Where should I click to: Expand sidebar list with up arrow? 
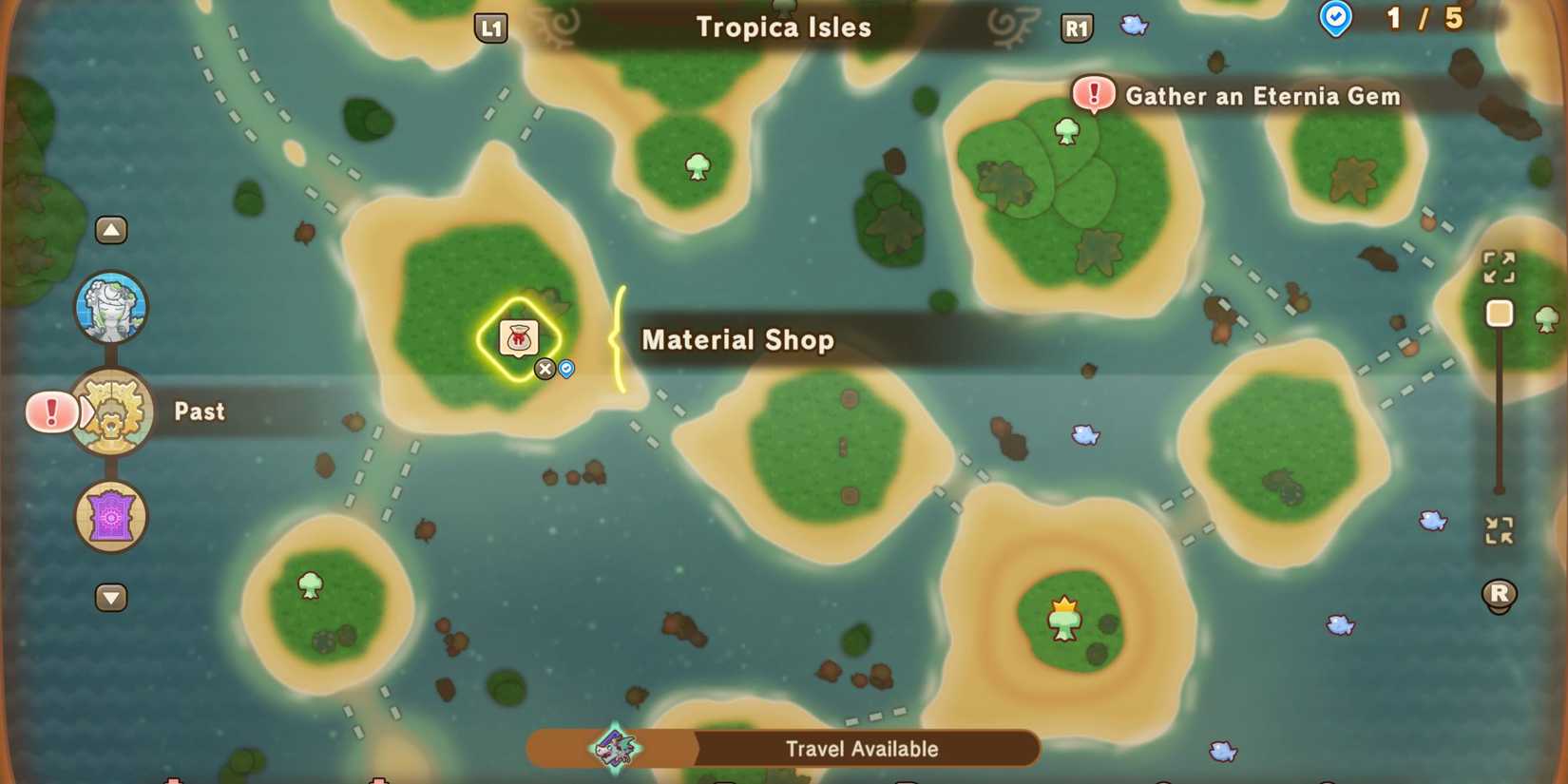(111, 229)
